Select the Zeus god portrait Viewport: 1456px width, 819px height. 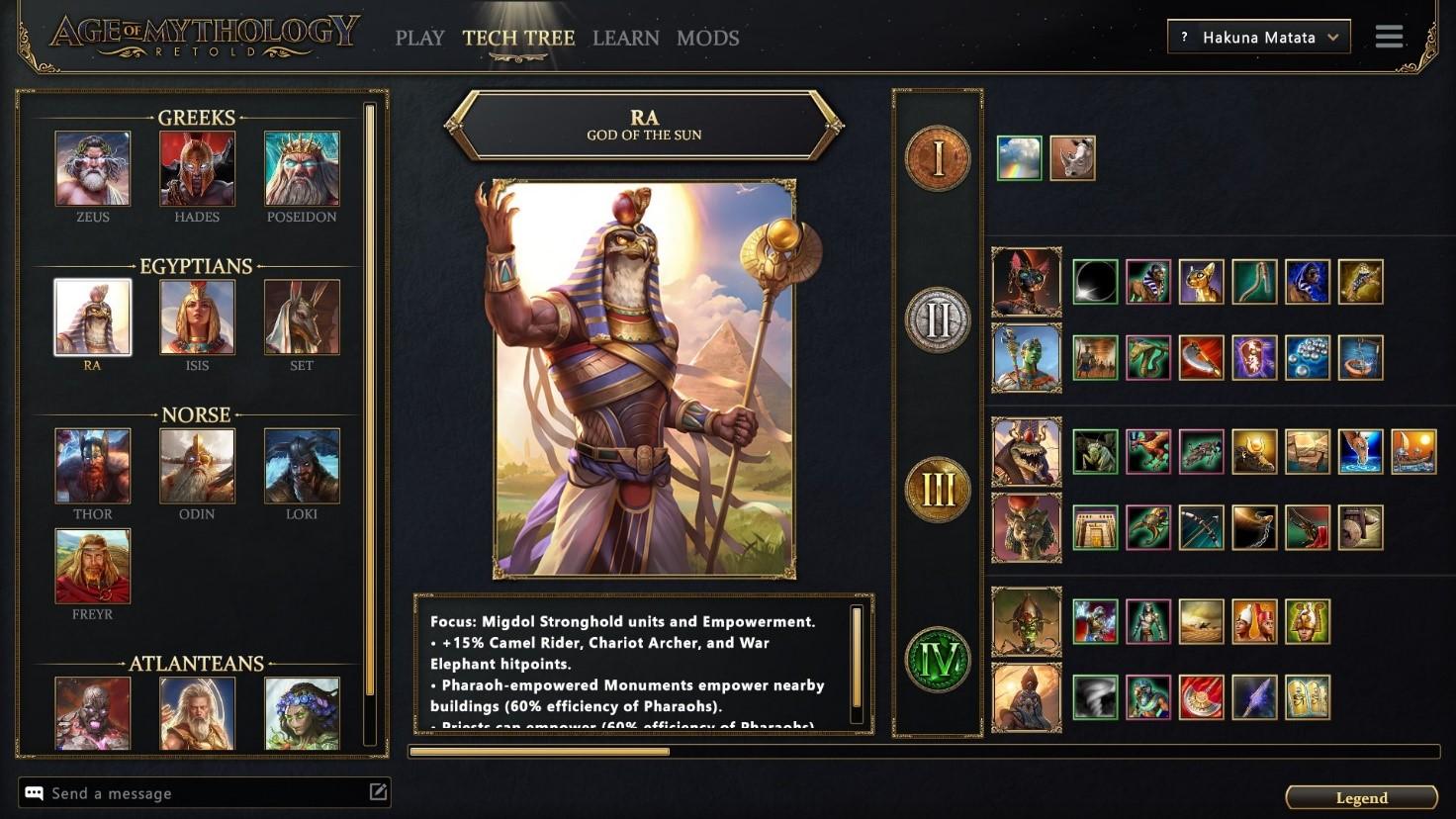click(x=93, y=169)
